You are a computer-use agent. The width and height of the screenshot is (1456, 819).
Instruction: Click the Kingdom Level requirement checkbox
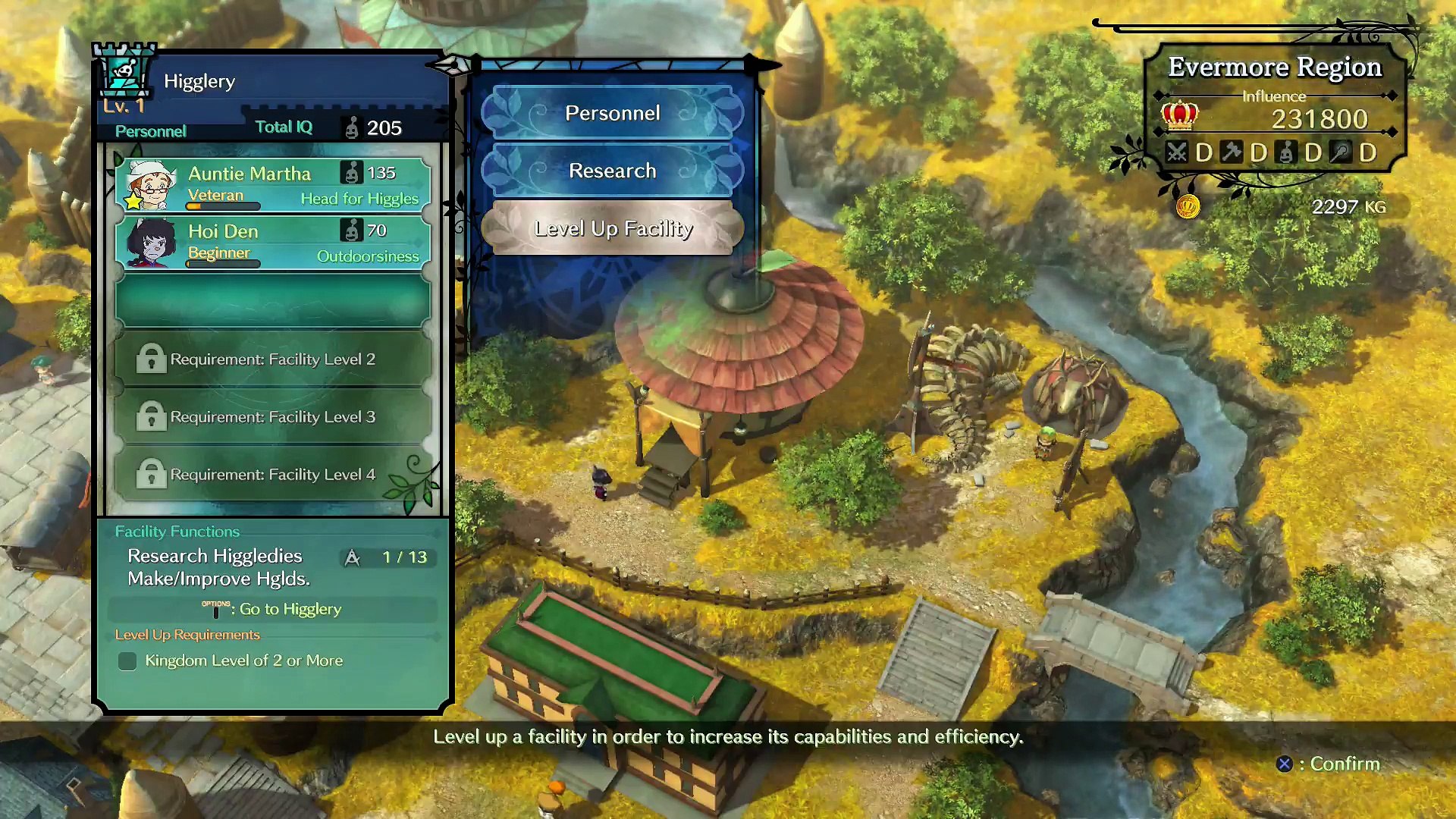pos(127,661)
